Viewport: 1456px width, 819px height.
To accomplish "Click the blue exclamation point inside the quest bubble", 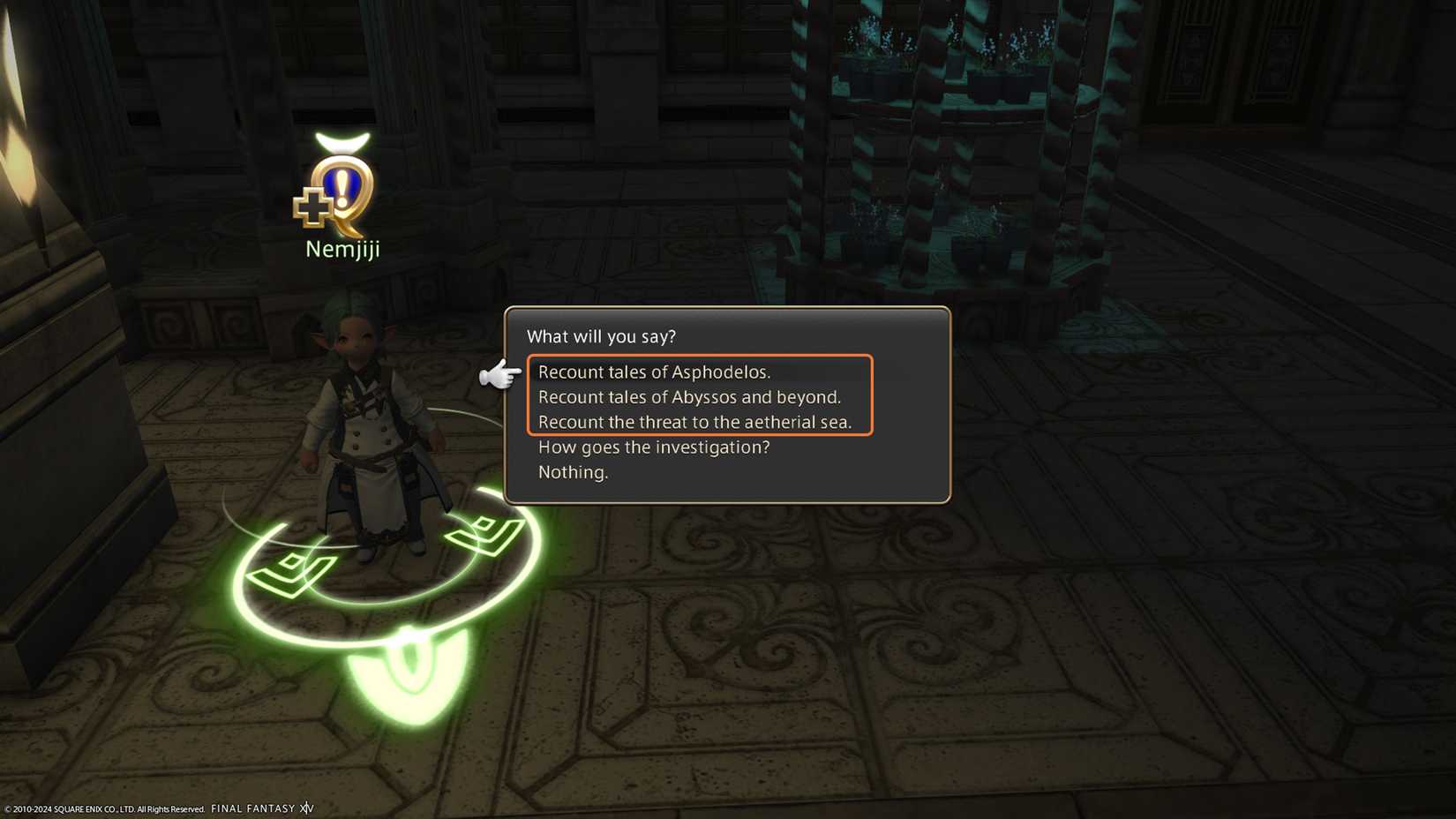I will pos(342,184).
